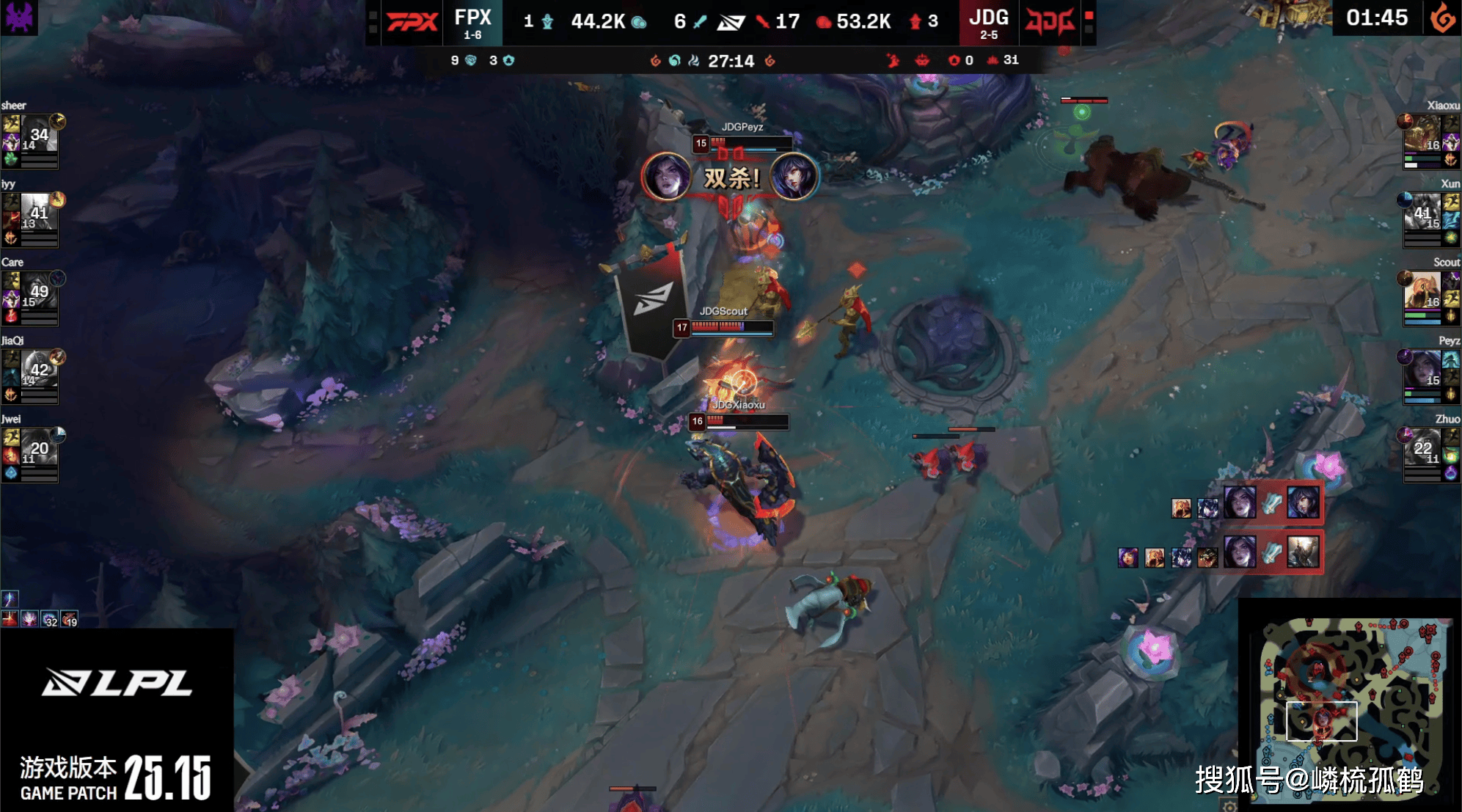Choose Zhuo's champion portrait
Viewport: 1462px width, 812px height.
point(1423,447)
